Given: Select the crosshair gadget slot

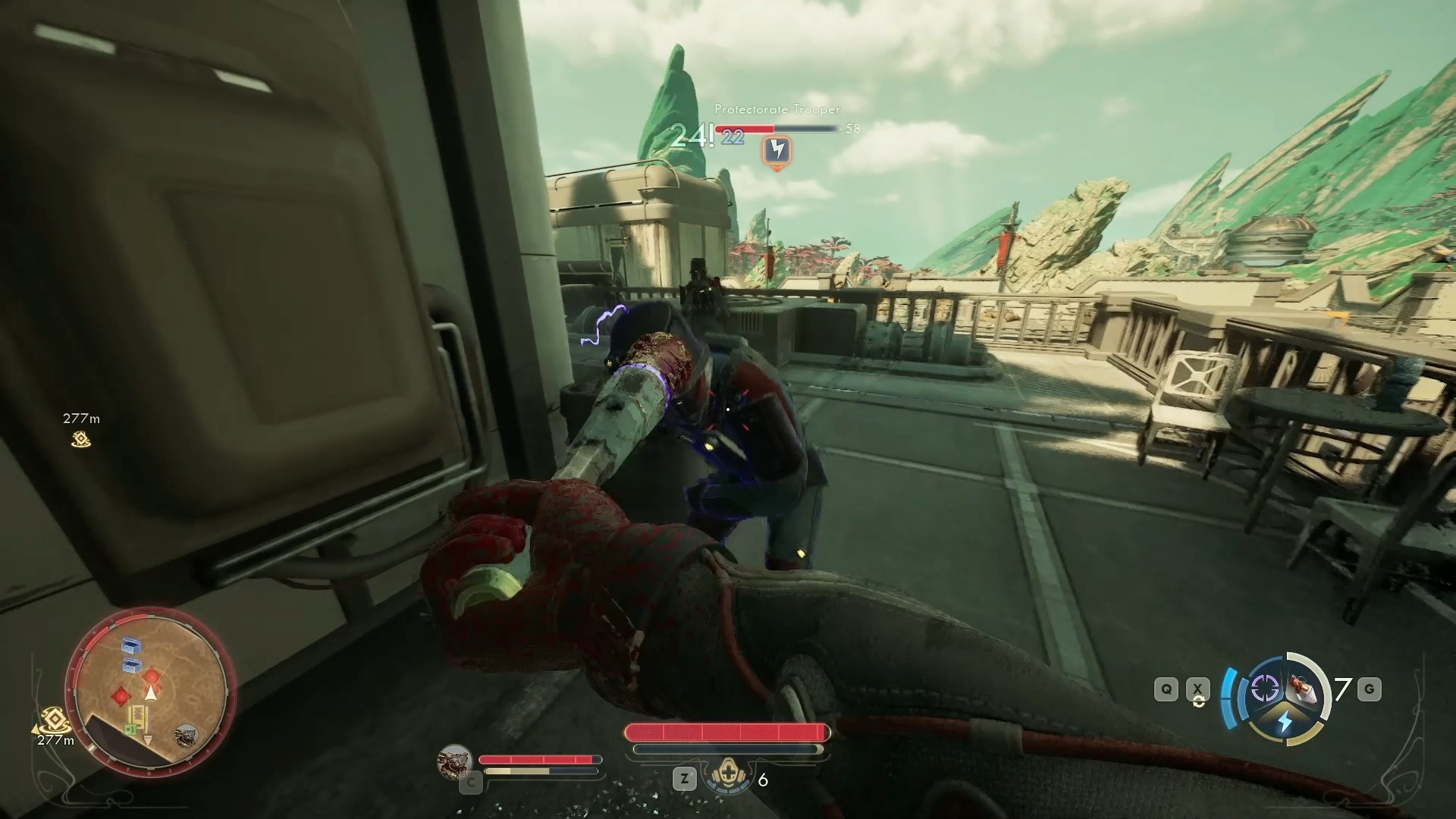Looking at the screenshot, I should [x=1264, y=689].
